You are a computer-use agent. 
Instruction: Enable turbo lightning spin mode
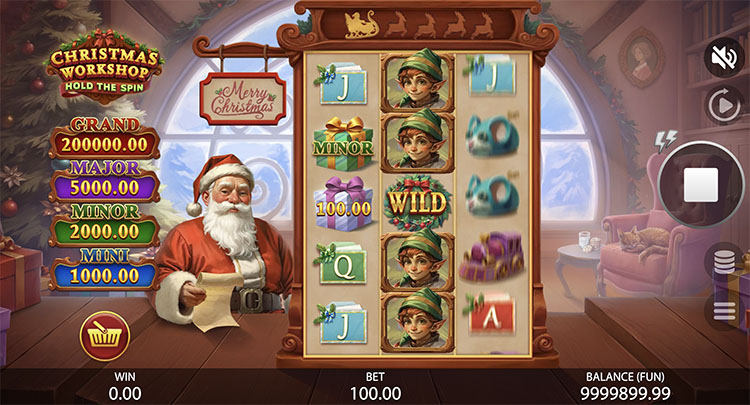[x=660, y=139]
